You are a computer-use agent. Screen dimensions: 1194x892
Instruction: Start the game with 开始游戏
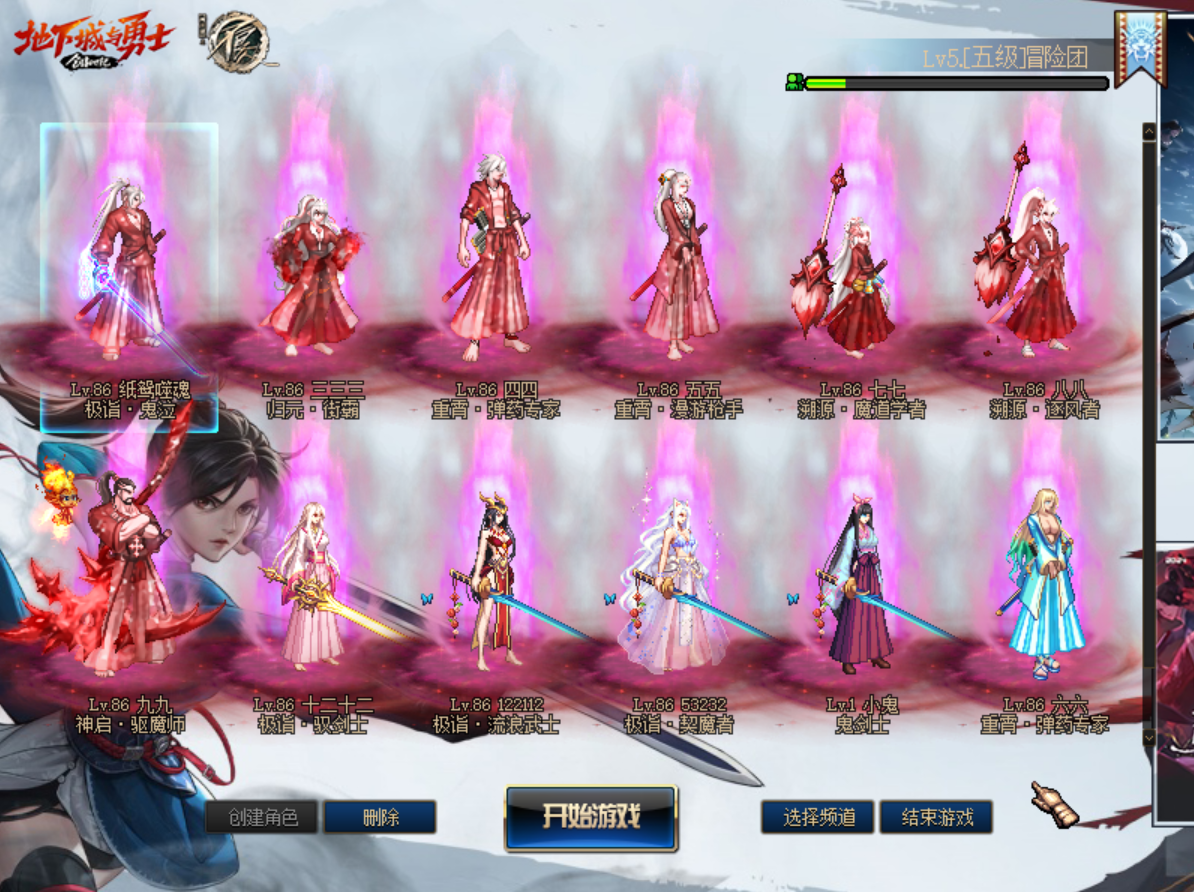coord(591,817)
